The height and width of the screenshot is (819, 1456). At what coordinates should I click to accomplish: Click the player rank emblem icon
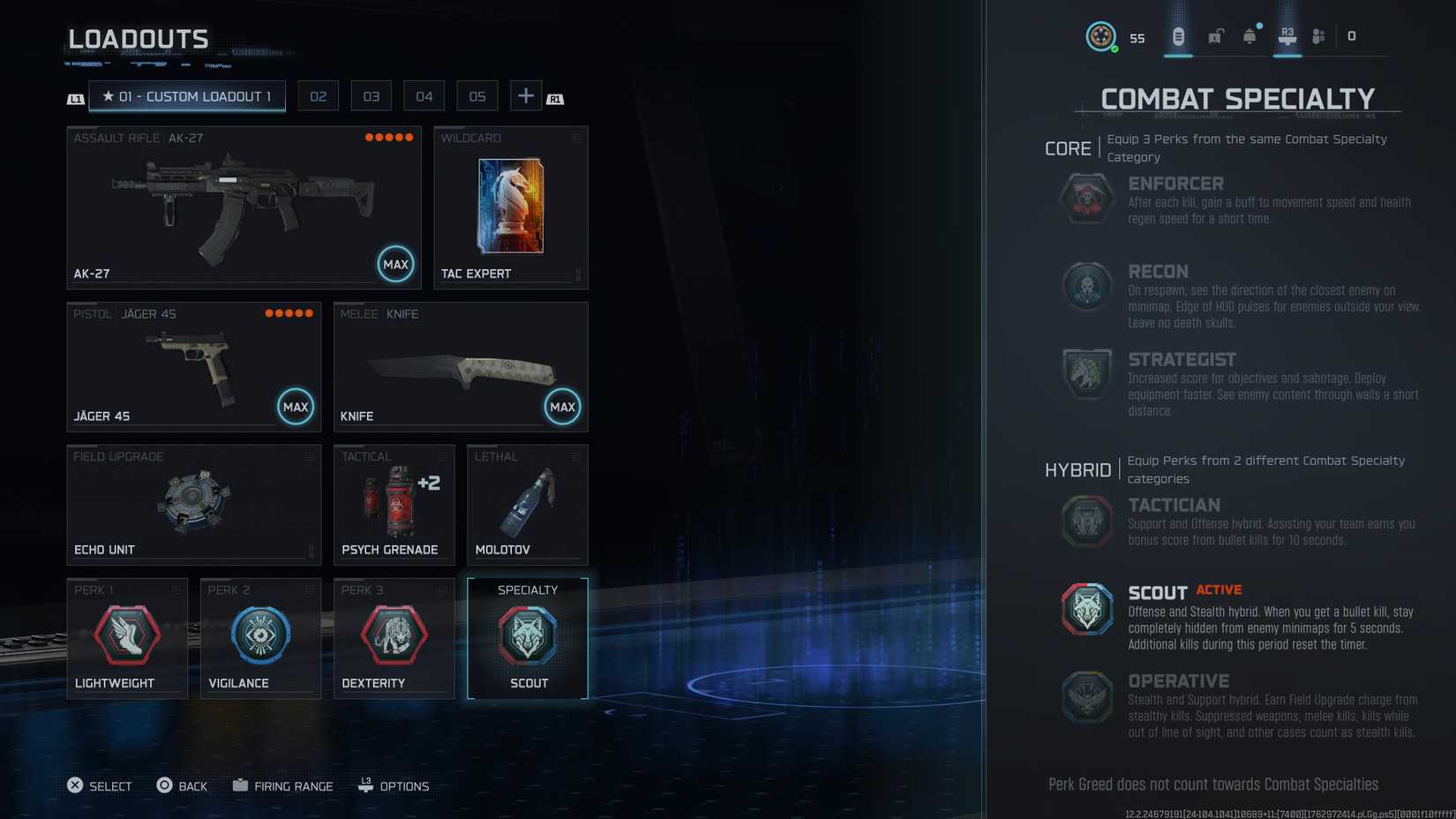(1100, 36)
